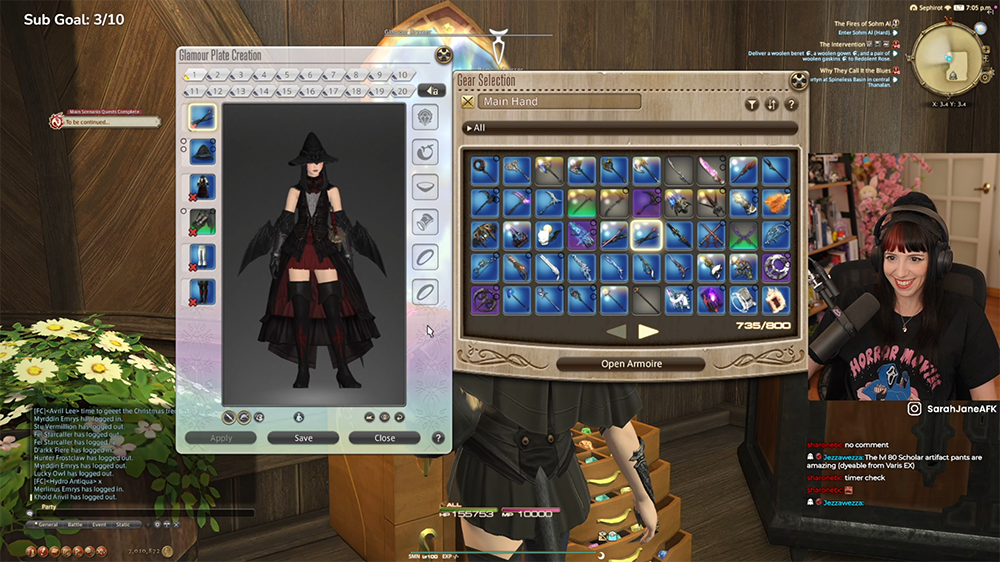Close the Glamour Plate Creation window using Close button
Screen dimensions: 1000x562
coord(384,438)
